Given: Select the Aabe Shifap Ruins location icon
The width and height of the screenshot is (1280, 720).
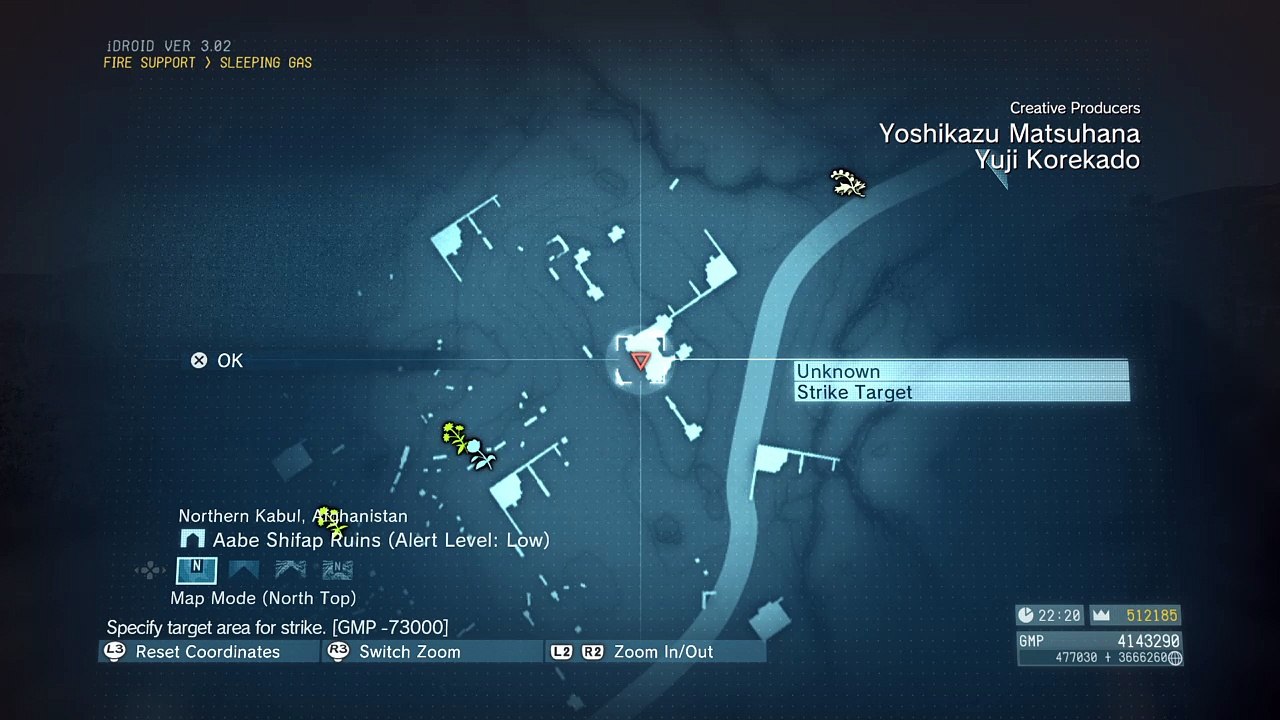Looking at the screenshot, I should tap(192, 540).
